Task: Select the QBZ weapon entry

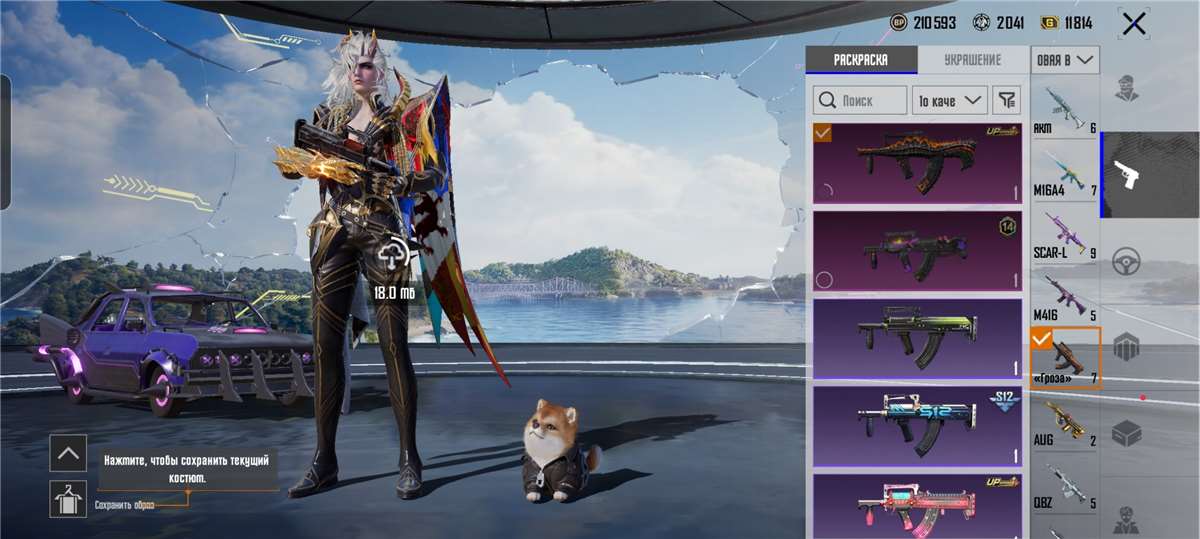Action: click(1065, 485)
